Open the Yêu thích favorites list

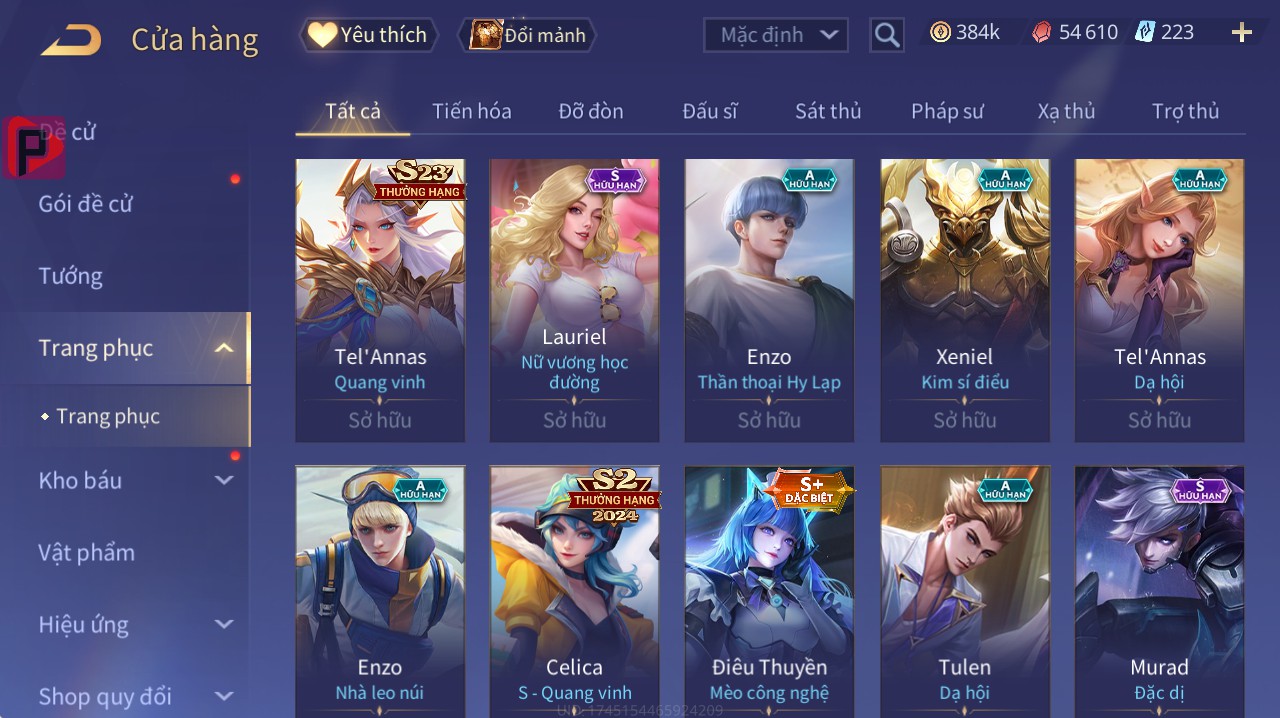click(x=368, y=35)
